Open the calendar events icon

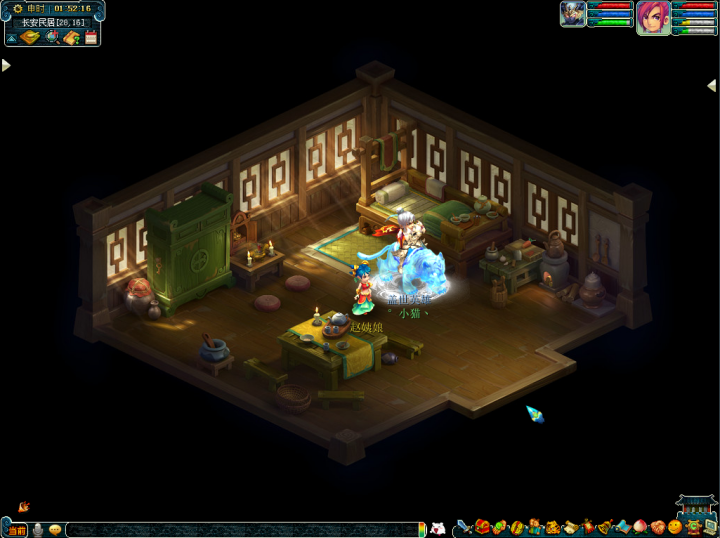[91, 38]
